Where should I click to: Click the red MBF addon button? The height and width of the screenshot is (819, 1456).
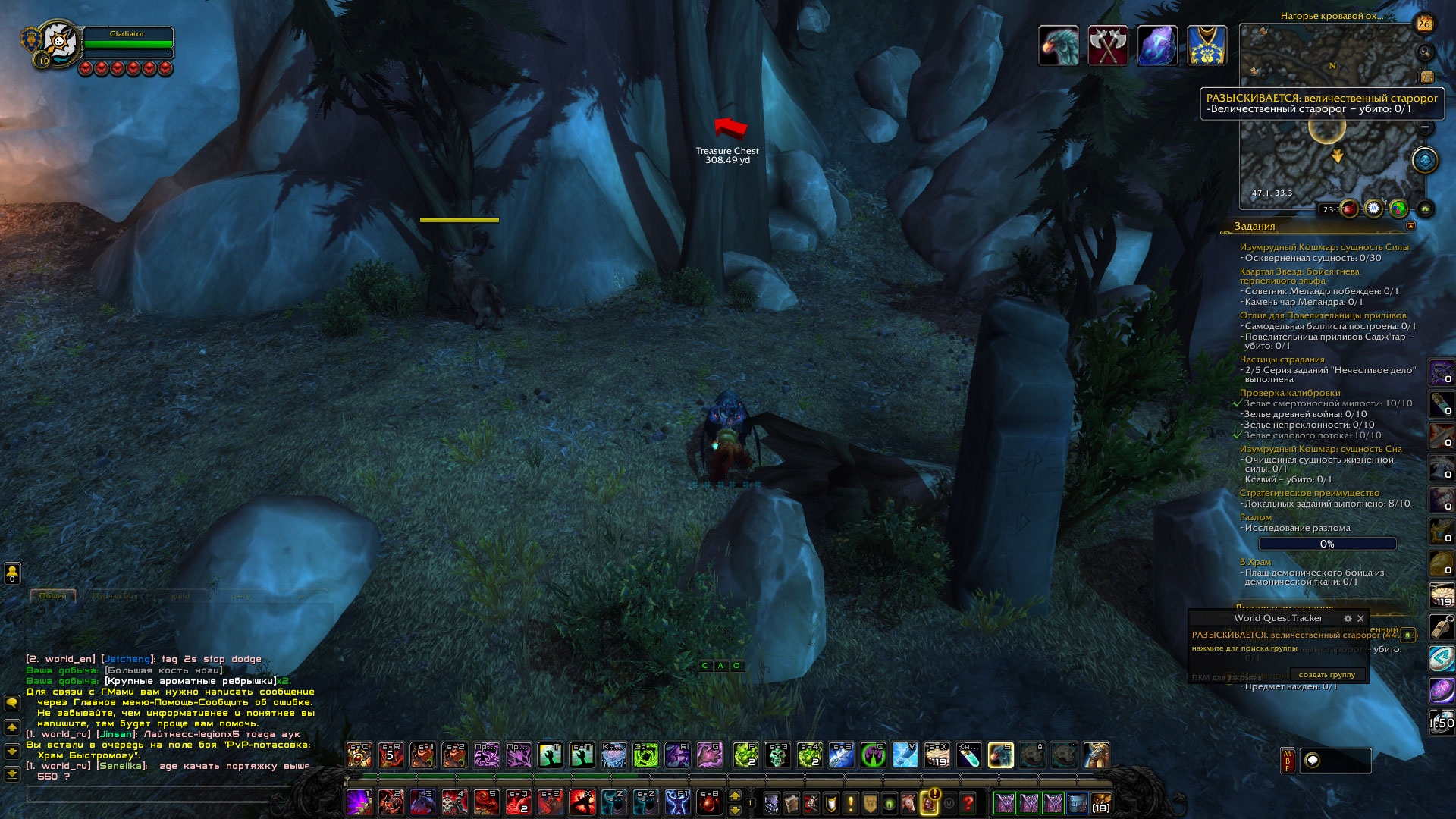coord(1287,761)
